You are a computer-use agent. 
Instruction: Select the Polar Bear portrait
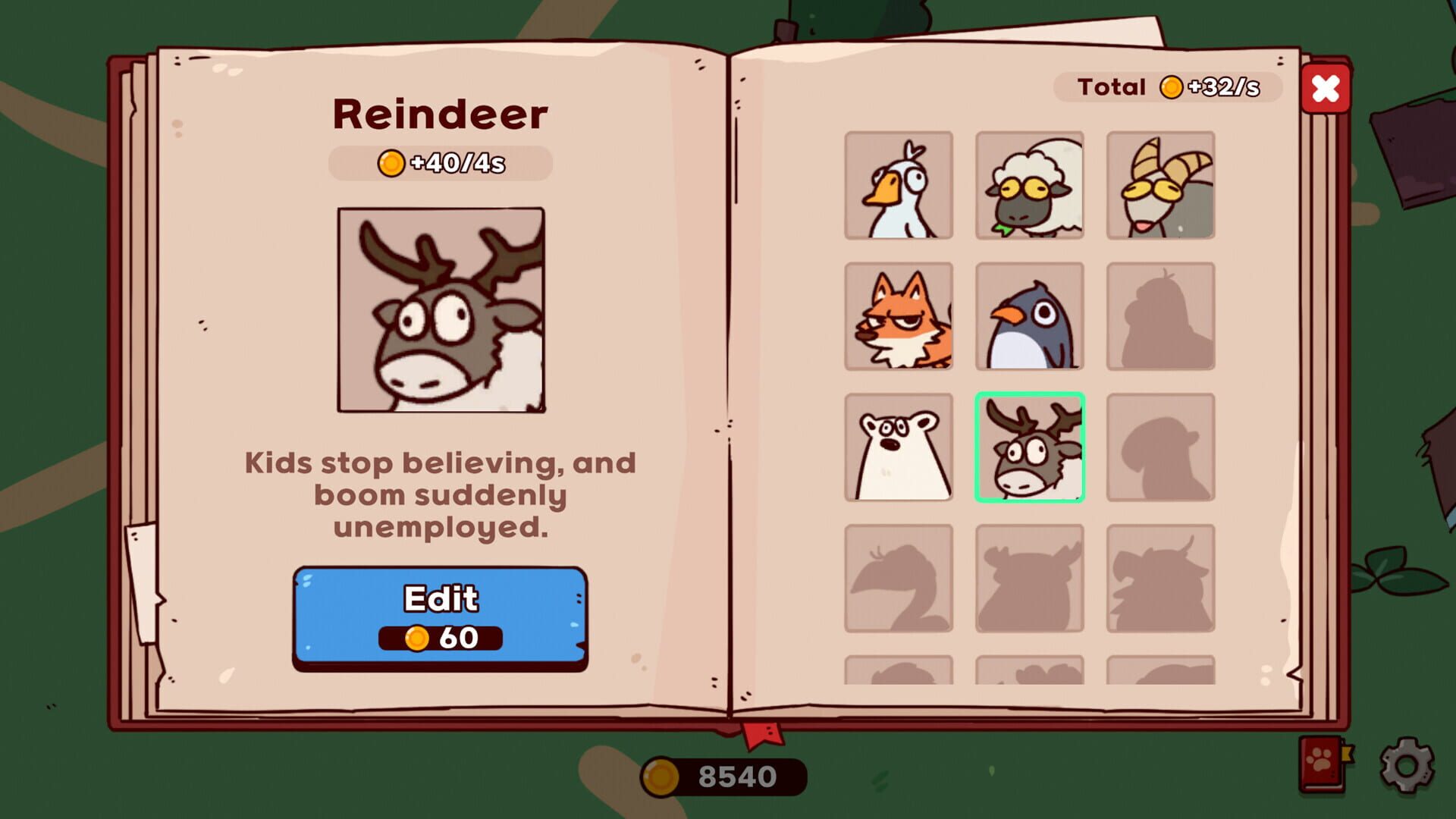pos(899,449)
